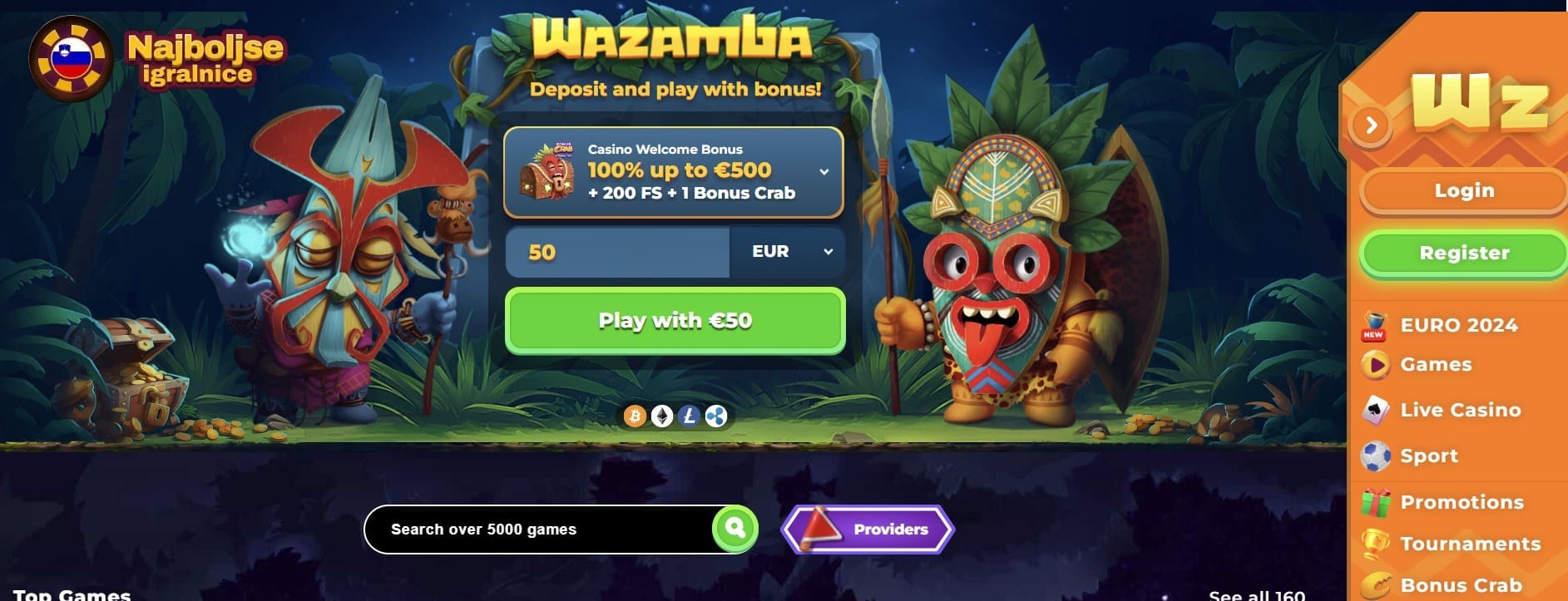Select Bonus Crab in the sidebar
The height and width of the screenshot is (601, 1568).
1461,585
